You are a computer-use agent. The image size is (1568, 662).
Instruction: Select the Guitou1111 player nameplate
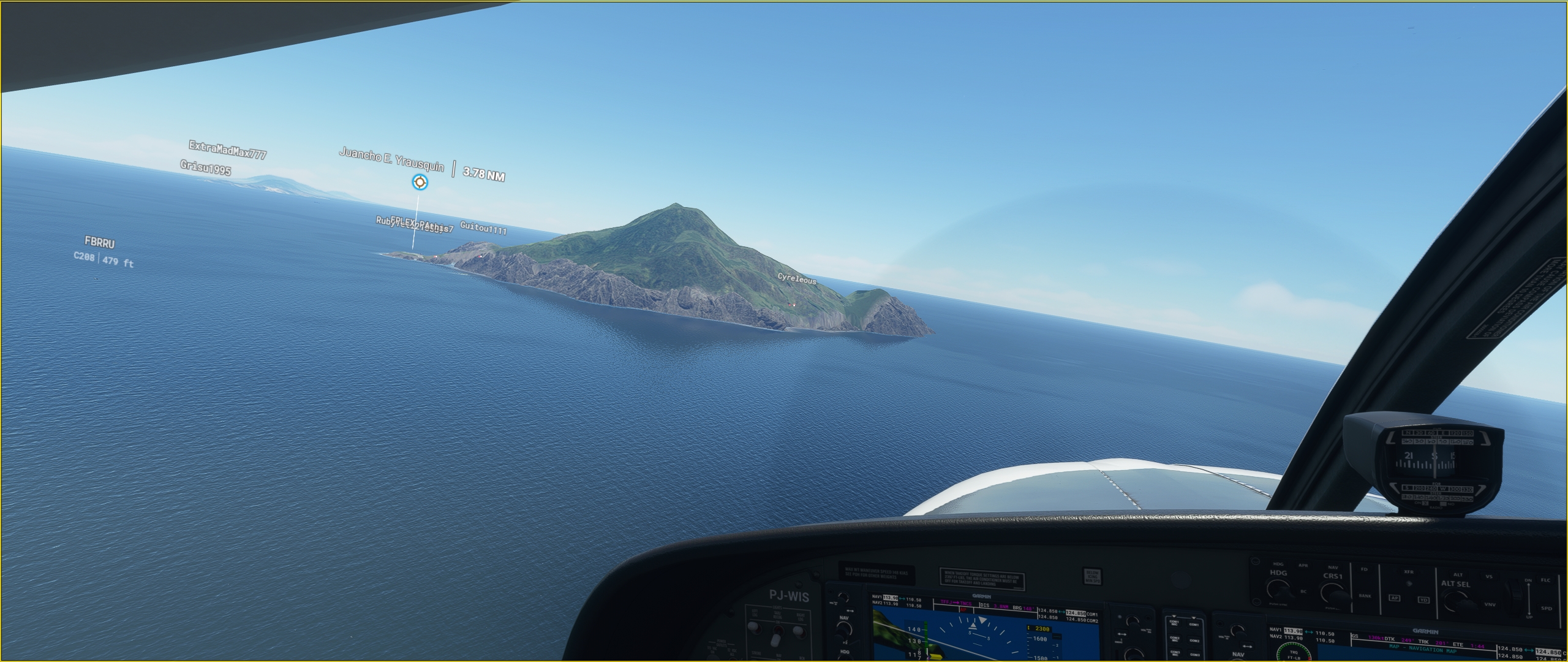[x=483, y=229]
